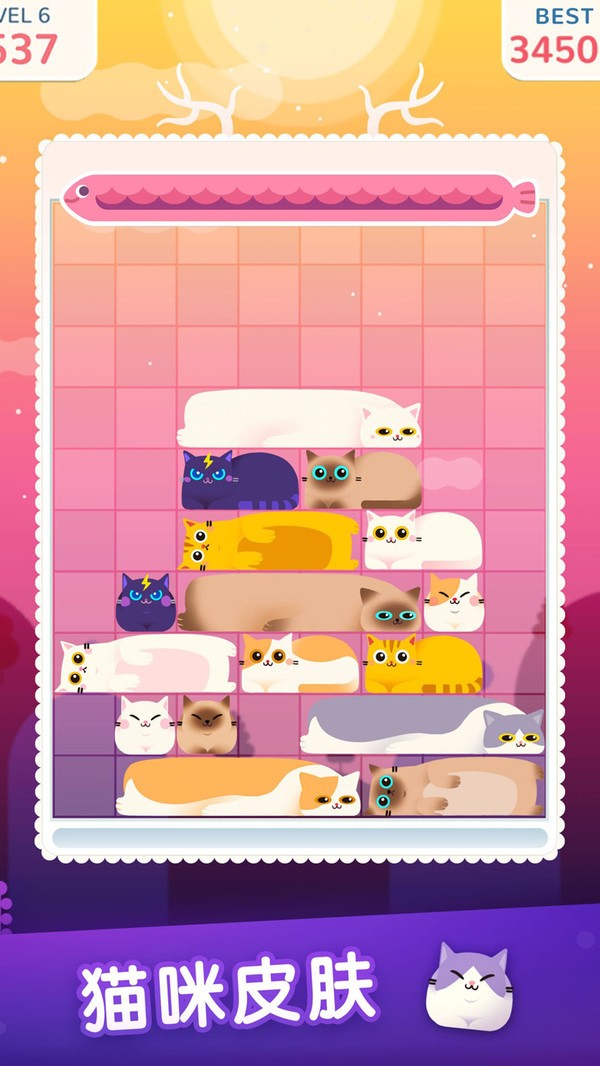Tap the single-cell dark purple lightning cat
Image resolution: width=600 pixels, height=1066 pixels.
[x=146, y=603]
